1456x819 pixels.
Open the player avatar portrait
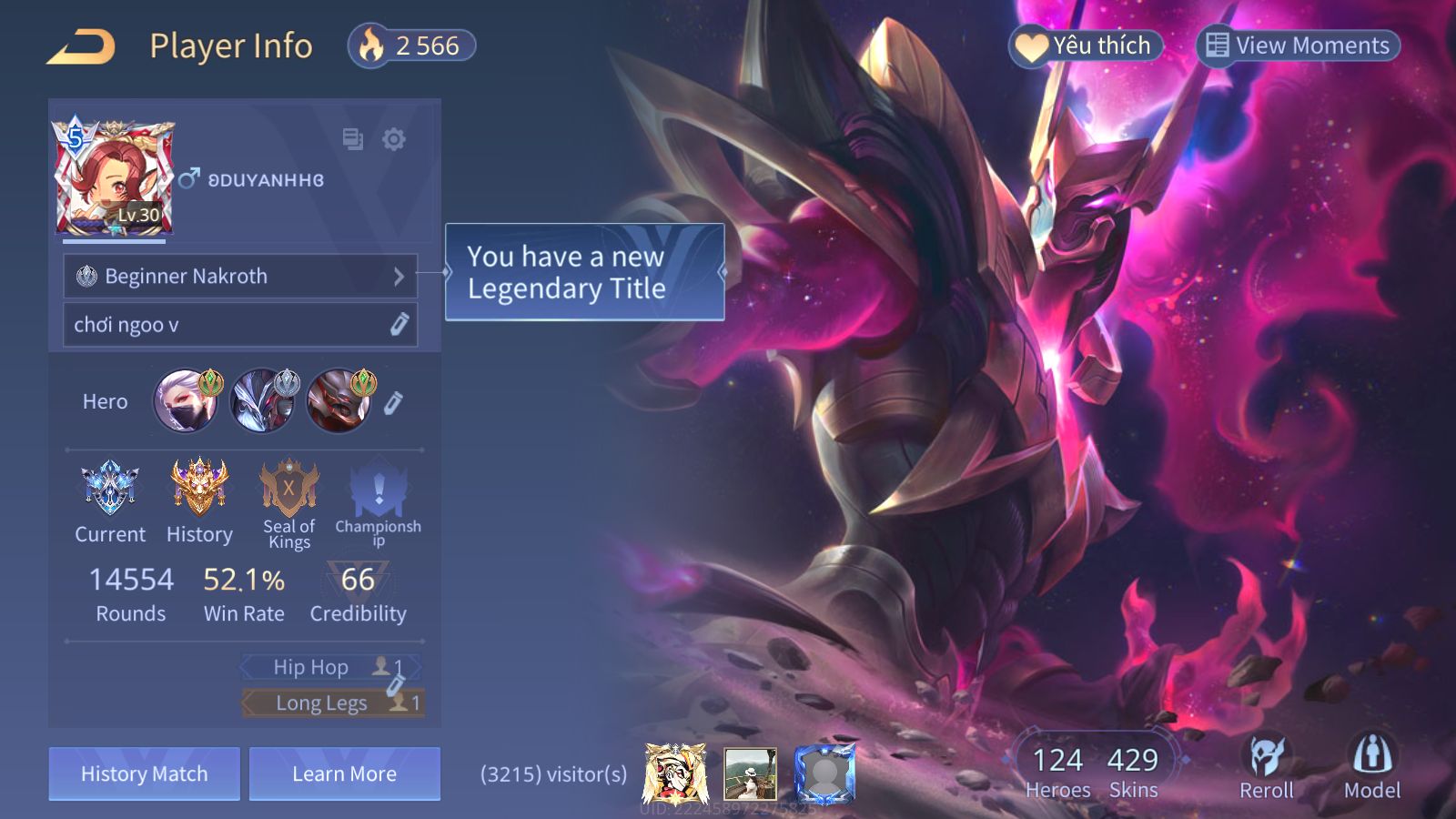click(x=115, y=177)
